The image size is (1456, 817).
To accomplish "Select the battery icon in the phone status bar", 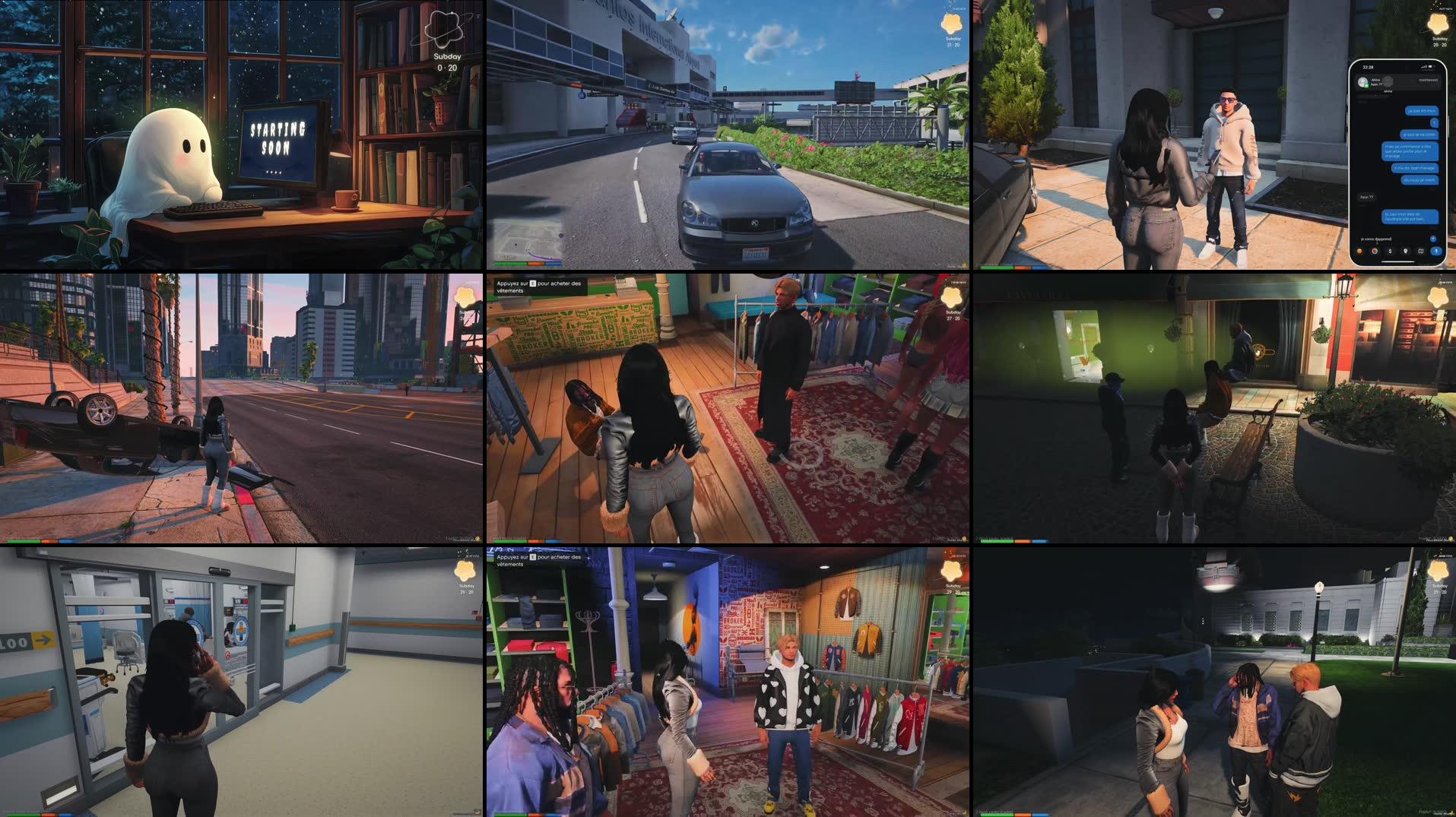I will pyautogui.click(x=1431, y=67).
